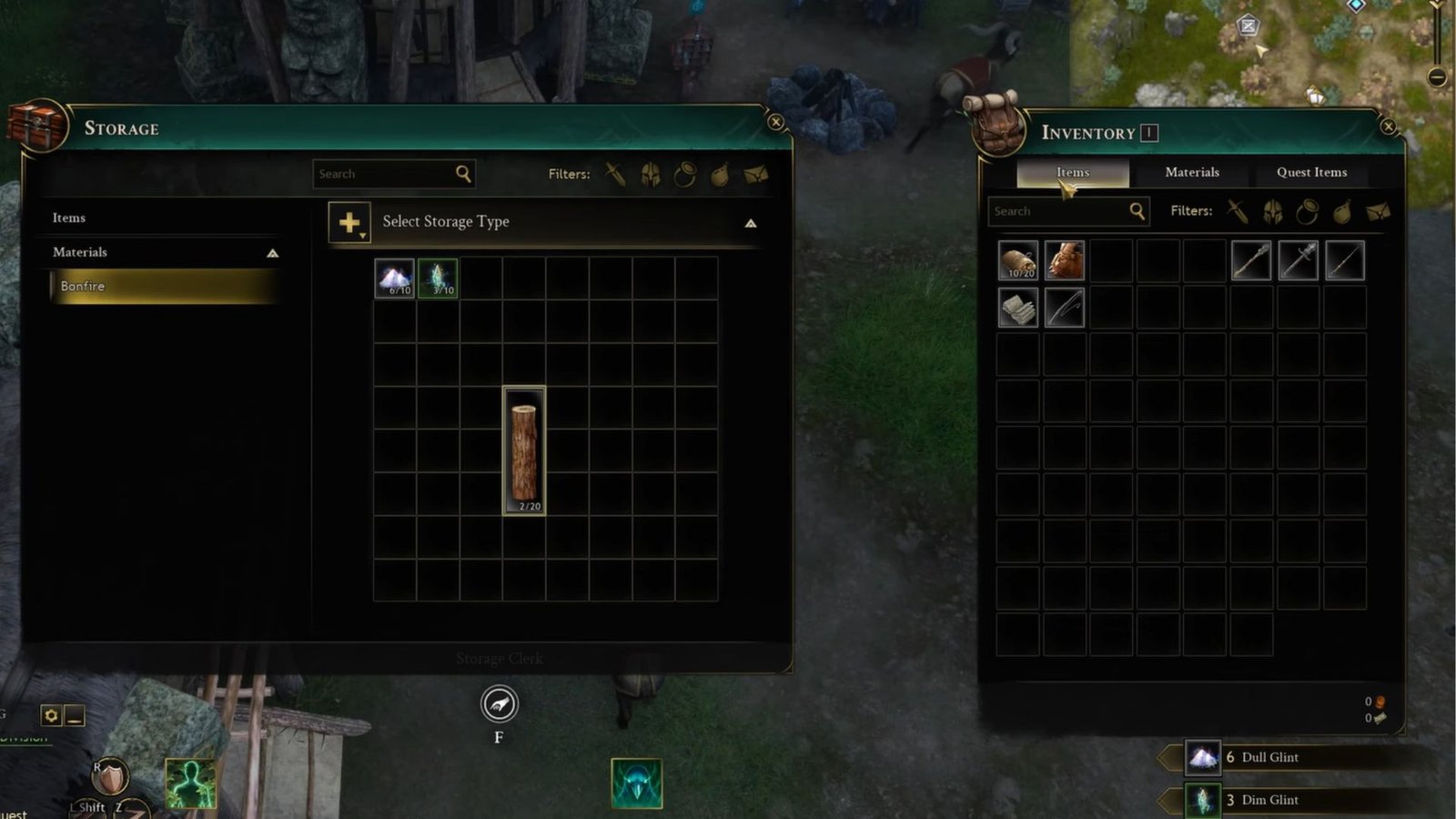Focus the Inventory search box
Viewport: 1456px width, 819px height.
pos(1058,211)
